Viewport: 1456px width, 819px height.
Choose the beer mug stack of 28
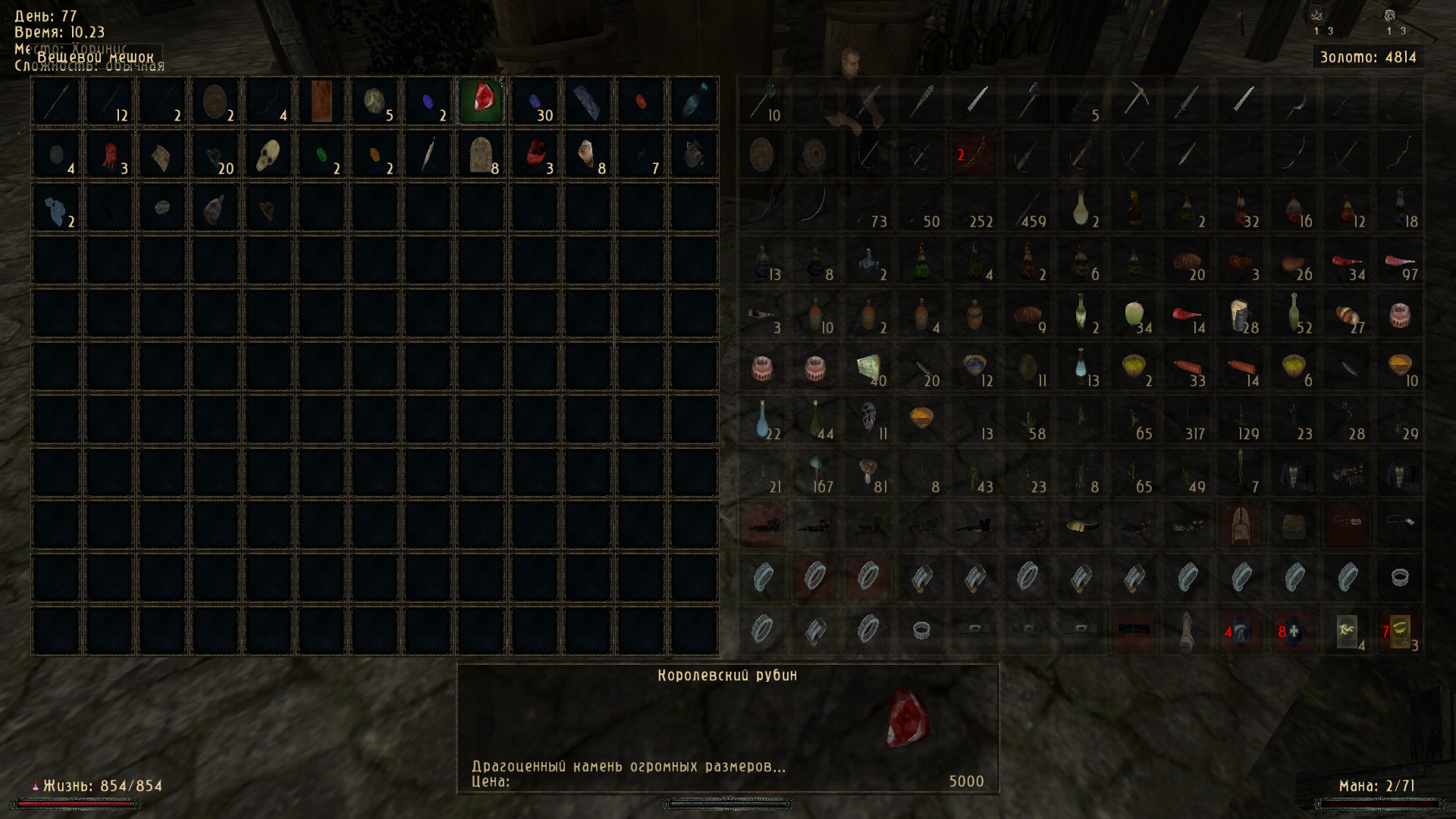click(1241, 314)
